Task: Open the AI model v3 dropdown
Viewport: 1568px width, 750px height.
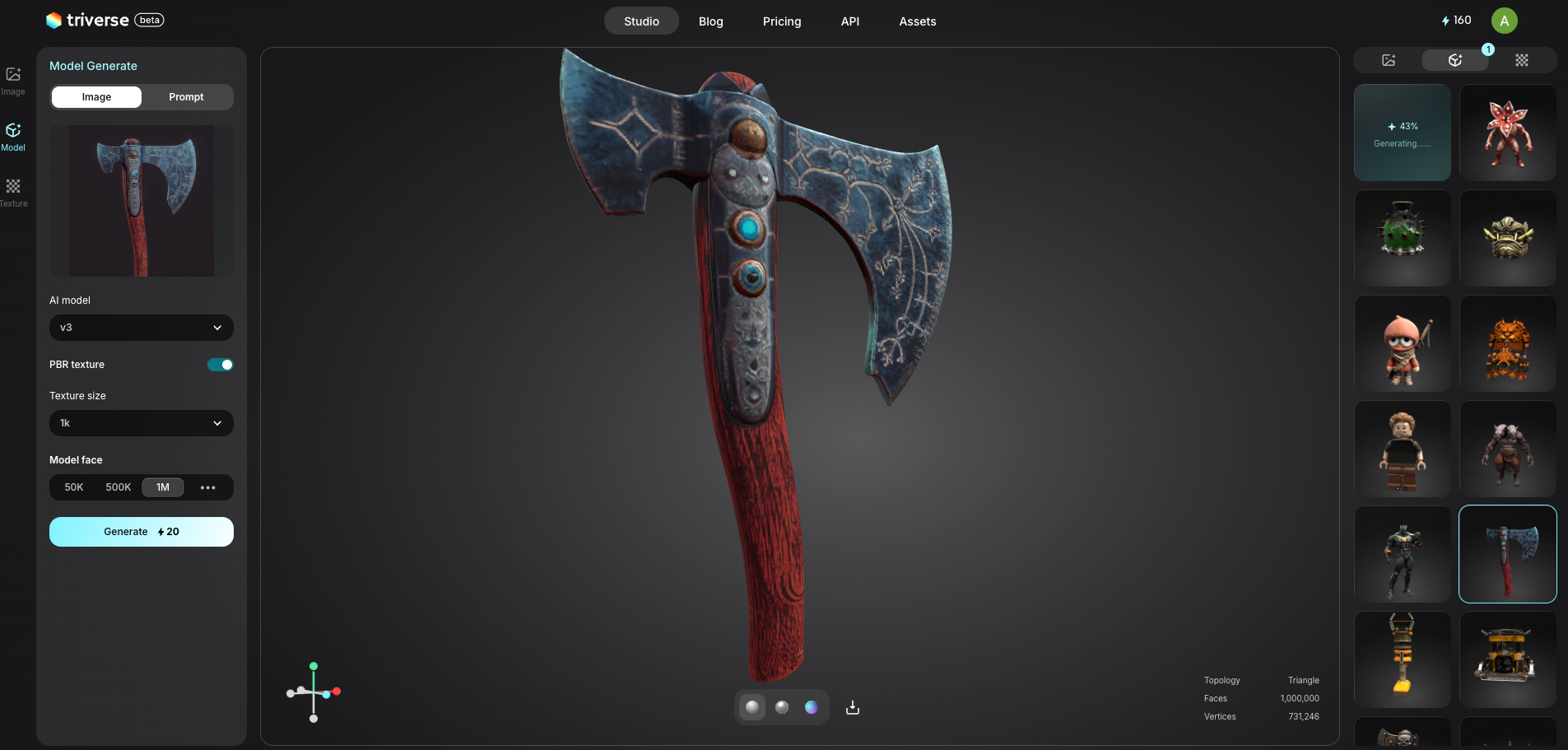Action: (x=141, y=328)
